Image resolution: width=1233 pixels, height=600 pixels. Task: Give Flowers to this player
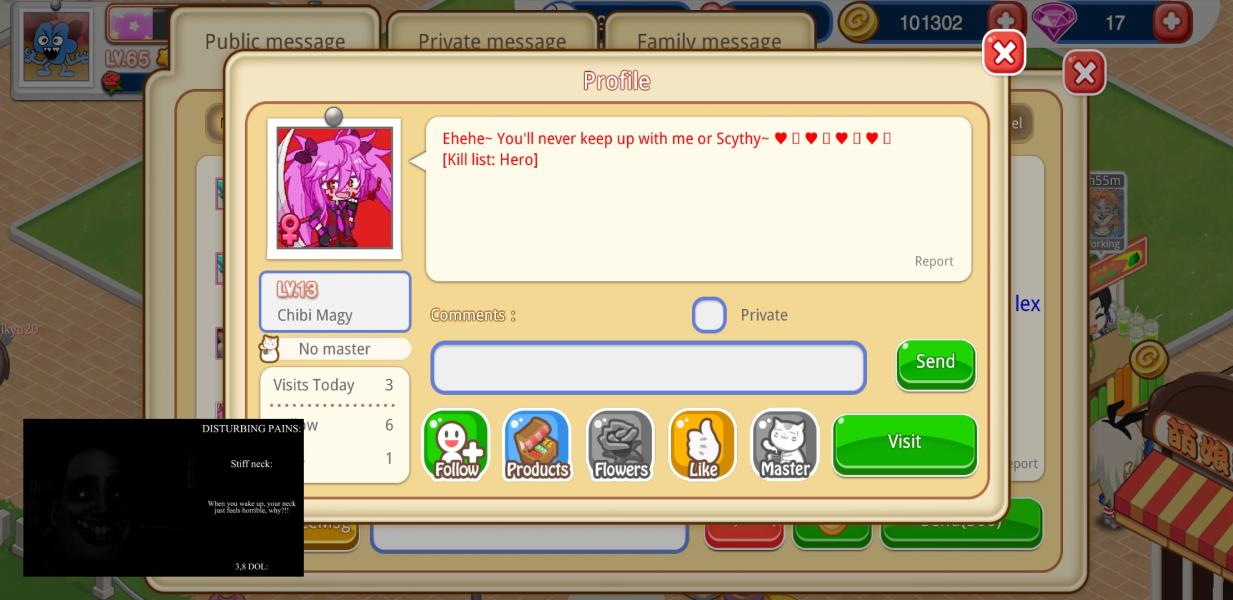(620, 445)
